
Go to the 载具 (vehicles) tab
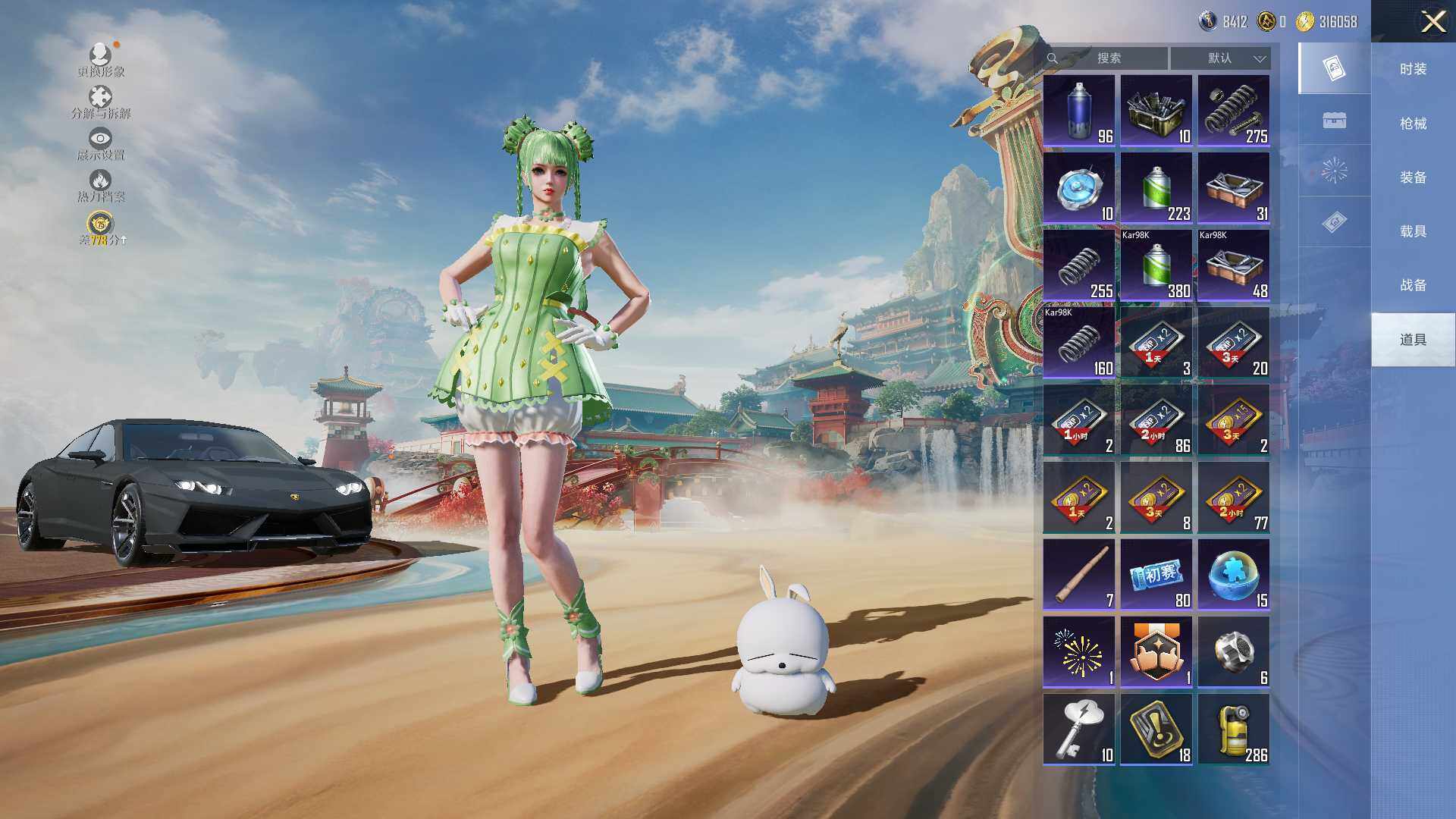tap(1413, 231)
